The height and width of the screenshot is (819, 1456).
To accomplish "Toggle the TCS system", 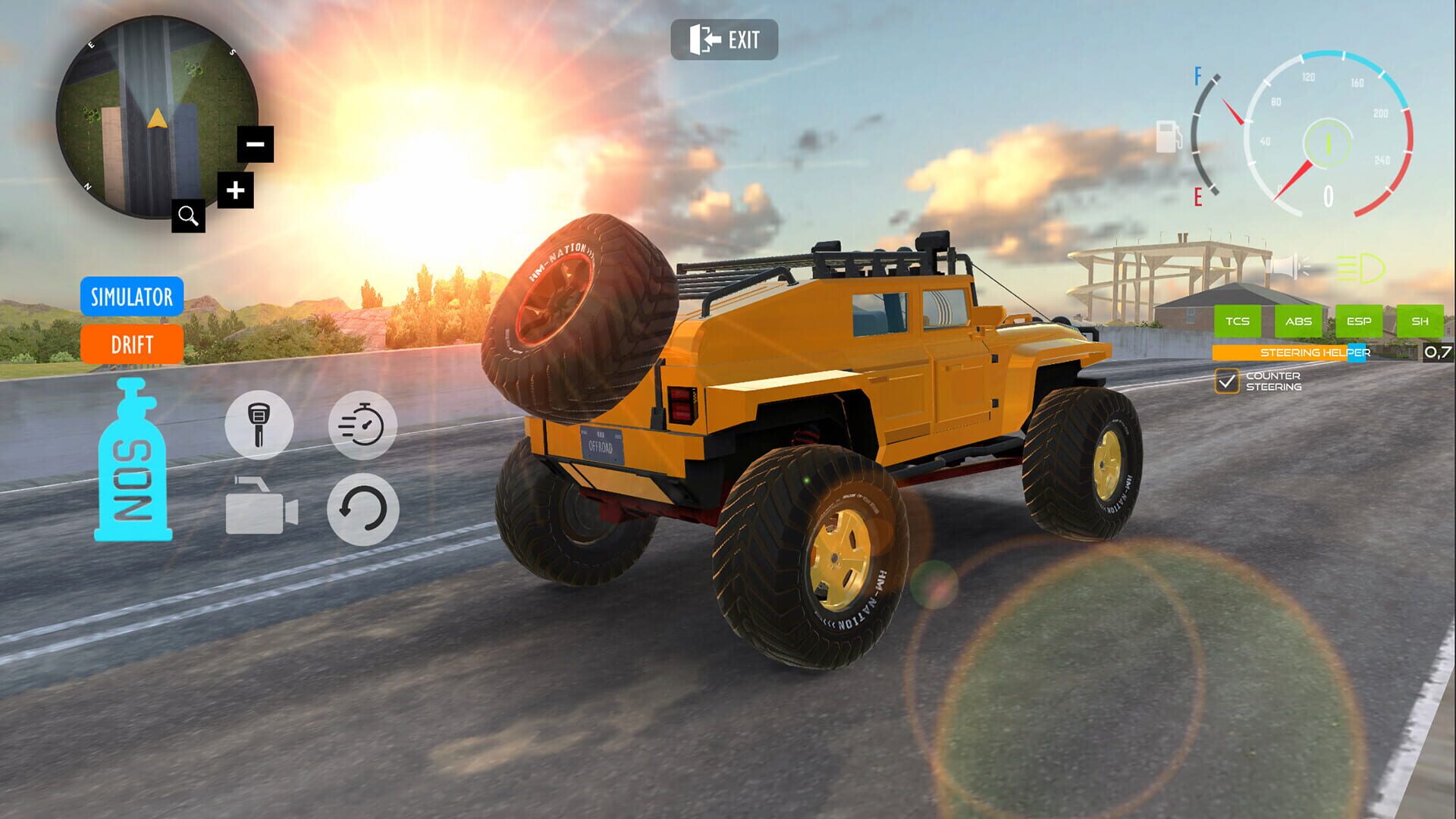I will tap(1237, 322).
